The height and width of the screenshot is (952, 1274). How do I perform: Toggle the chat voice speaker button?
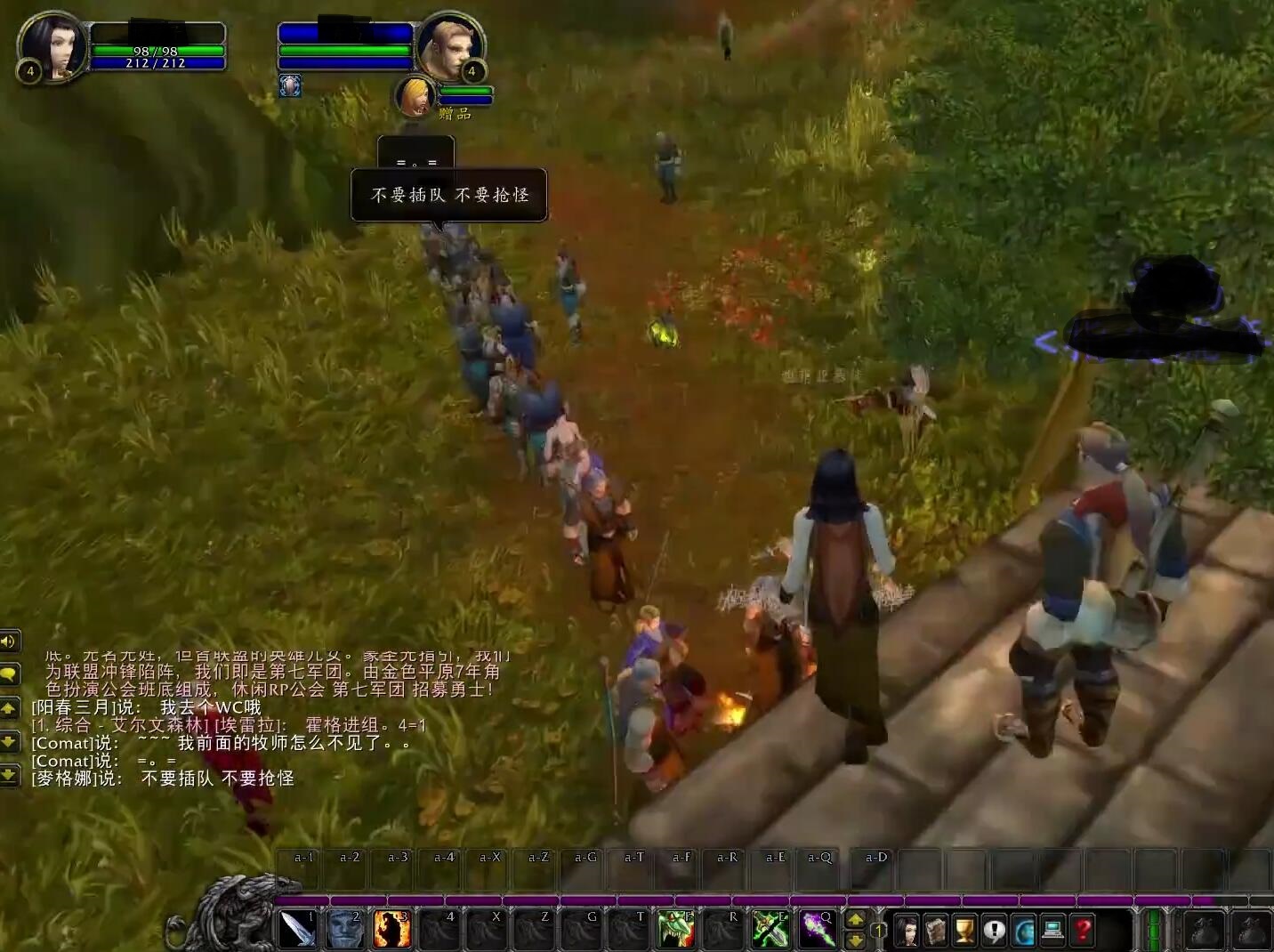click(x=9, y=641)
